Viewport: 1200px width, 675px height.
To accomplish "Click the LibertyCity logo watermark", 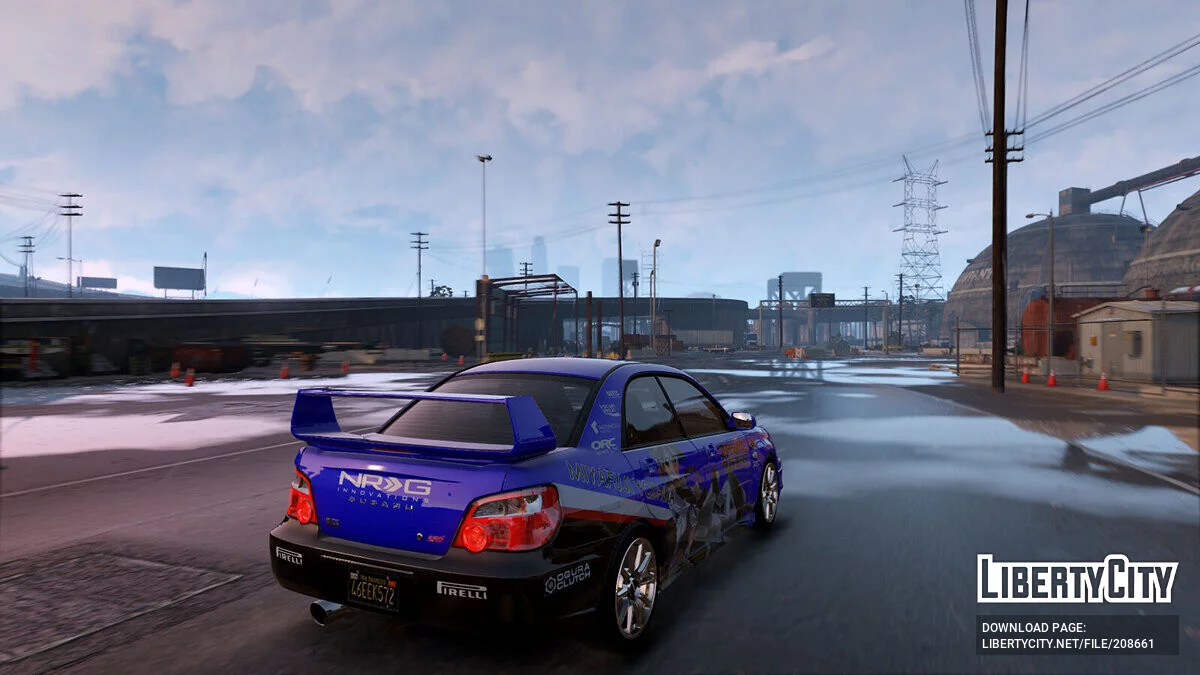I will (1077, 579).
